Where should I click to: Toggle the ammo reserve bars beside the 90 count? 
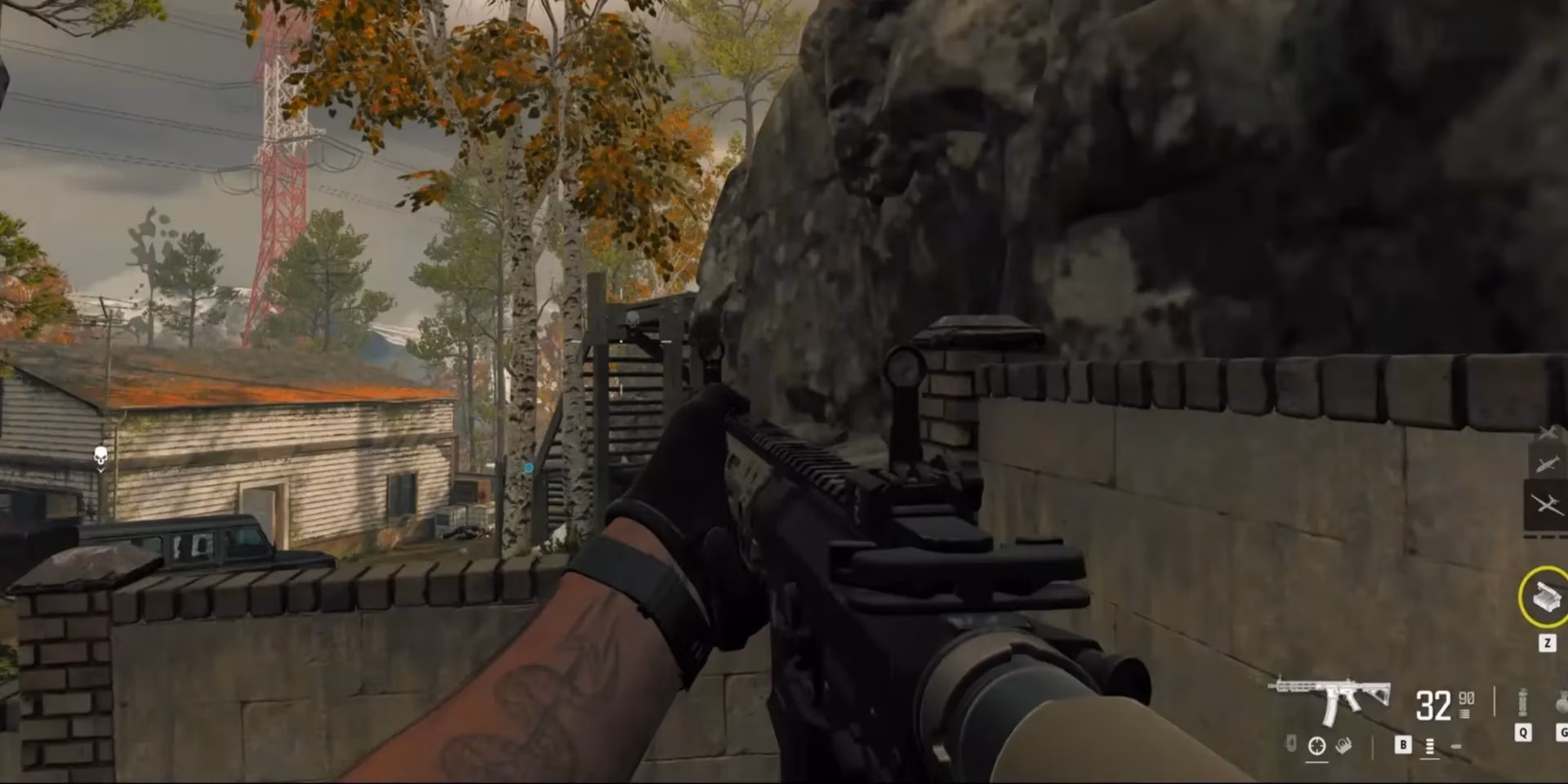pos(1464,714)
